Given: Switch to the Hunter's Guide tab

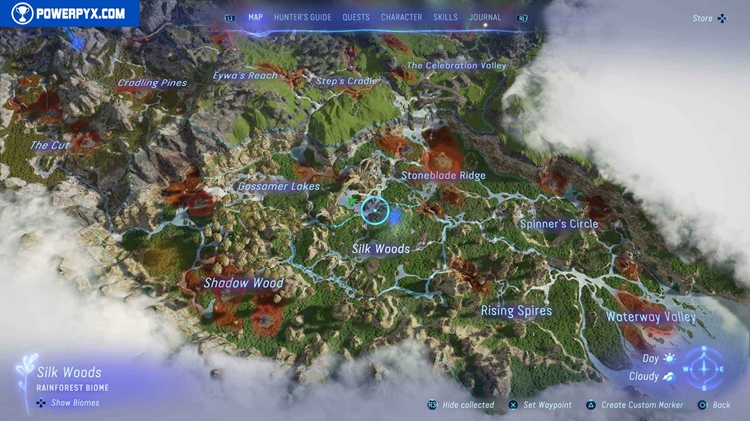Looking at the screenshot, I should tap(303, 17).
